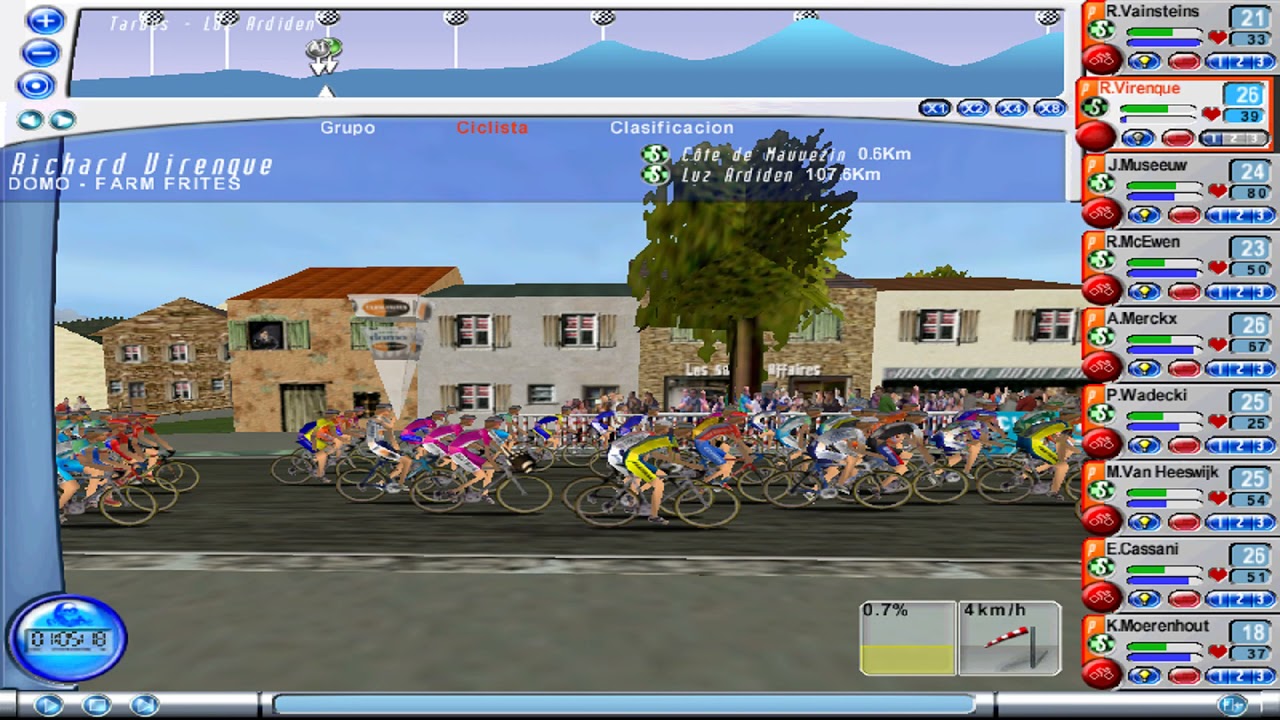1280x720 pixels.
Task: Click the round target button below the minus
Action: coord(36,85)
